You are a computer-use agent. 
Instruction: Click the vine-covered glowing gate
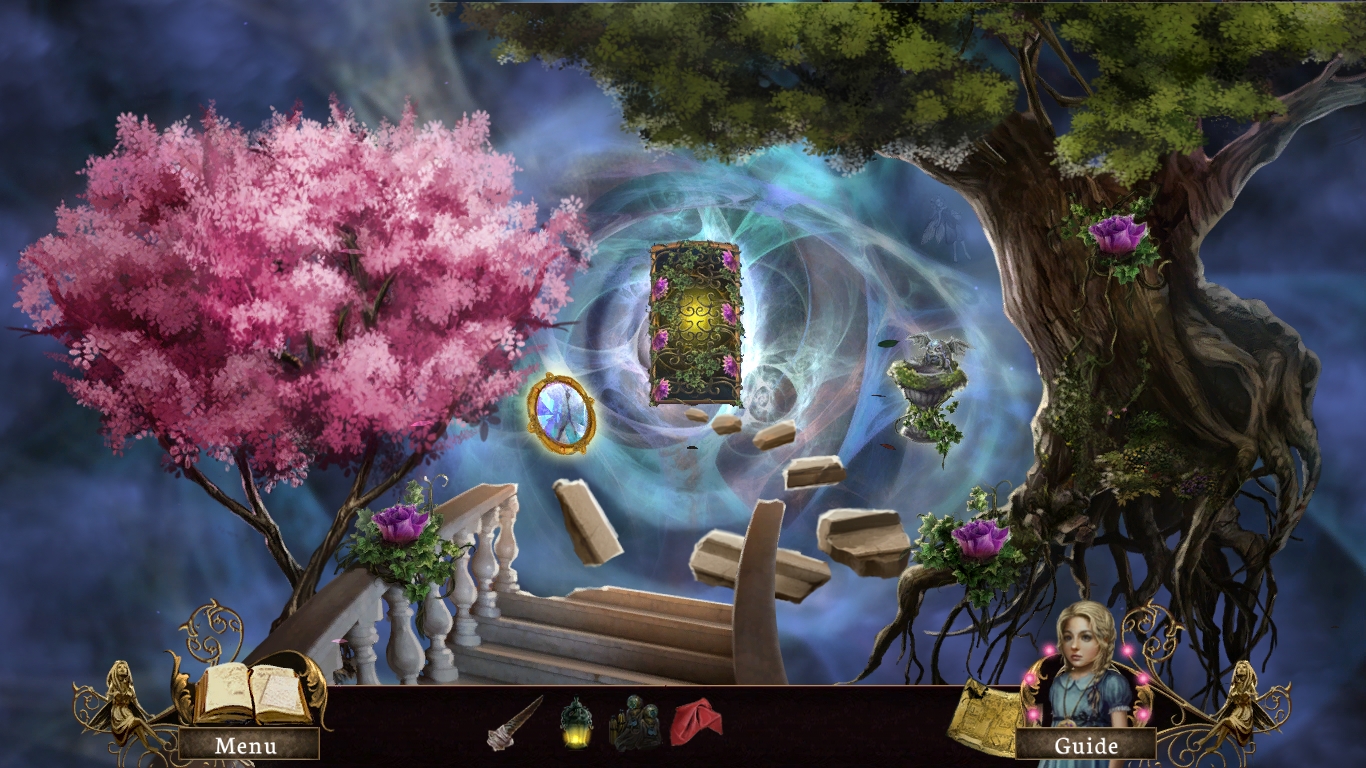[692, 320]
